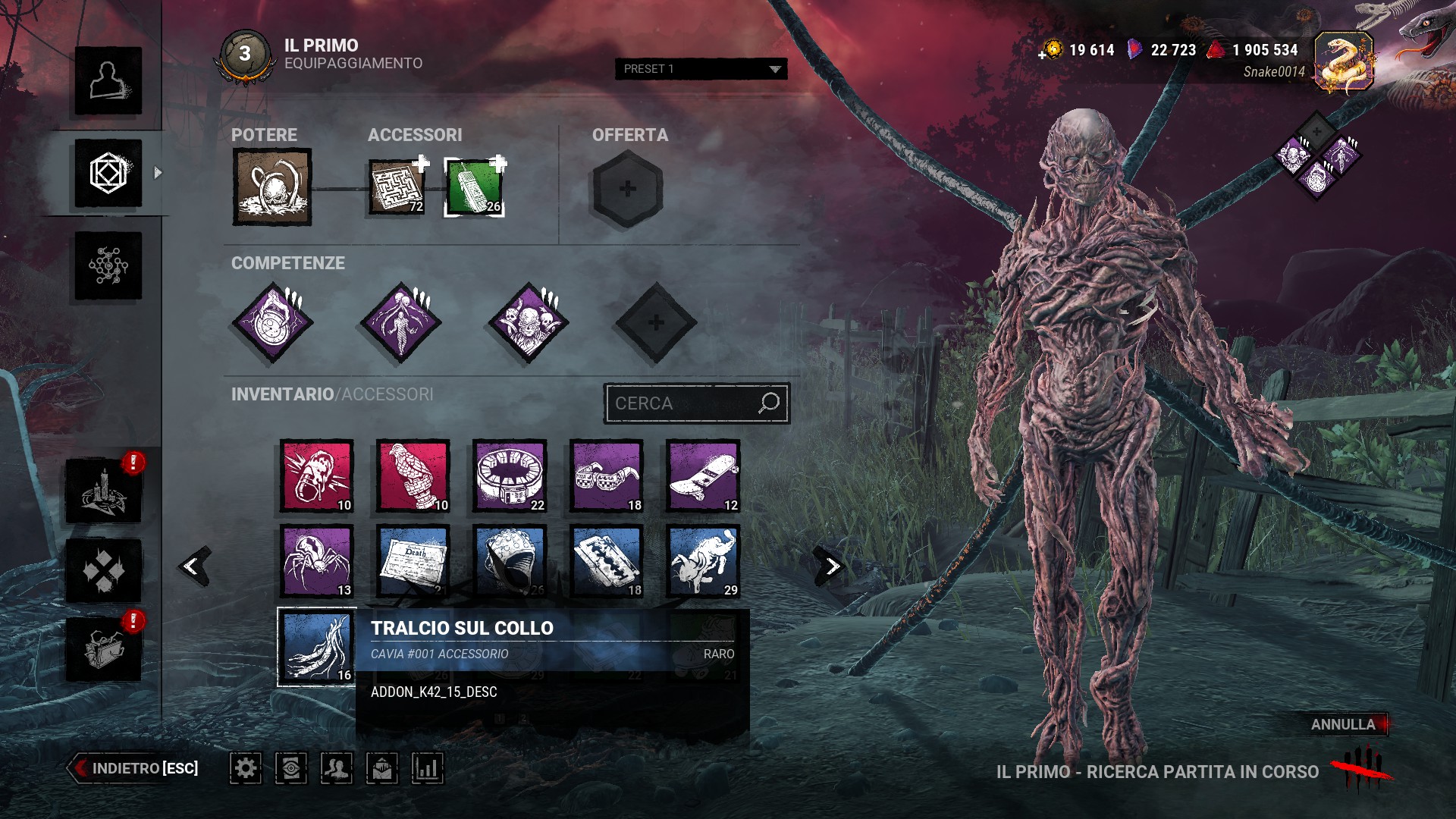The image size is (1456, 819).
Task: Click the empty fourth perk slot
Action: (x=655, y=323)
